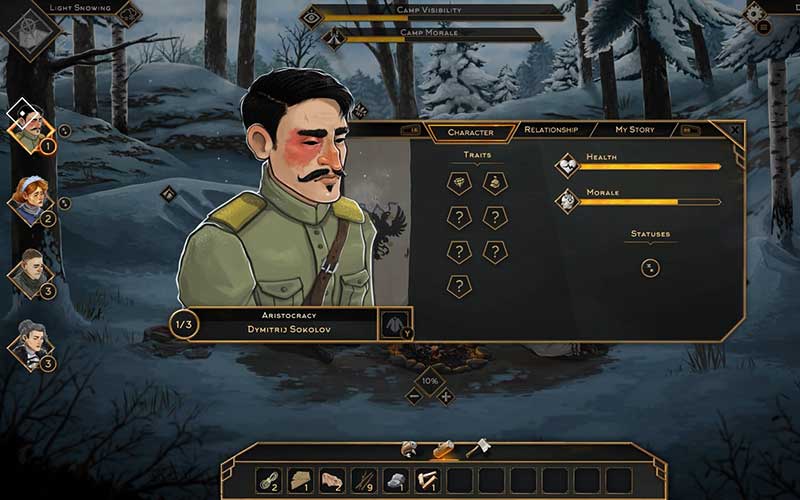Close the character panel
Image resolution: width=800 pixels, height=500 pixels.
tap(735, 129)
